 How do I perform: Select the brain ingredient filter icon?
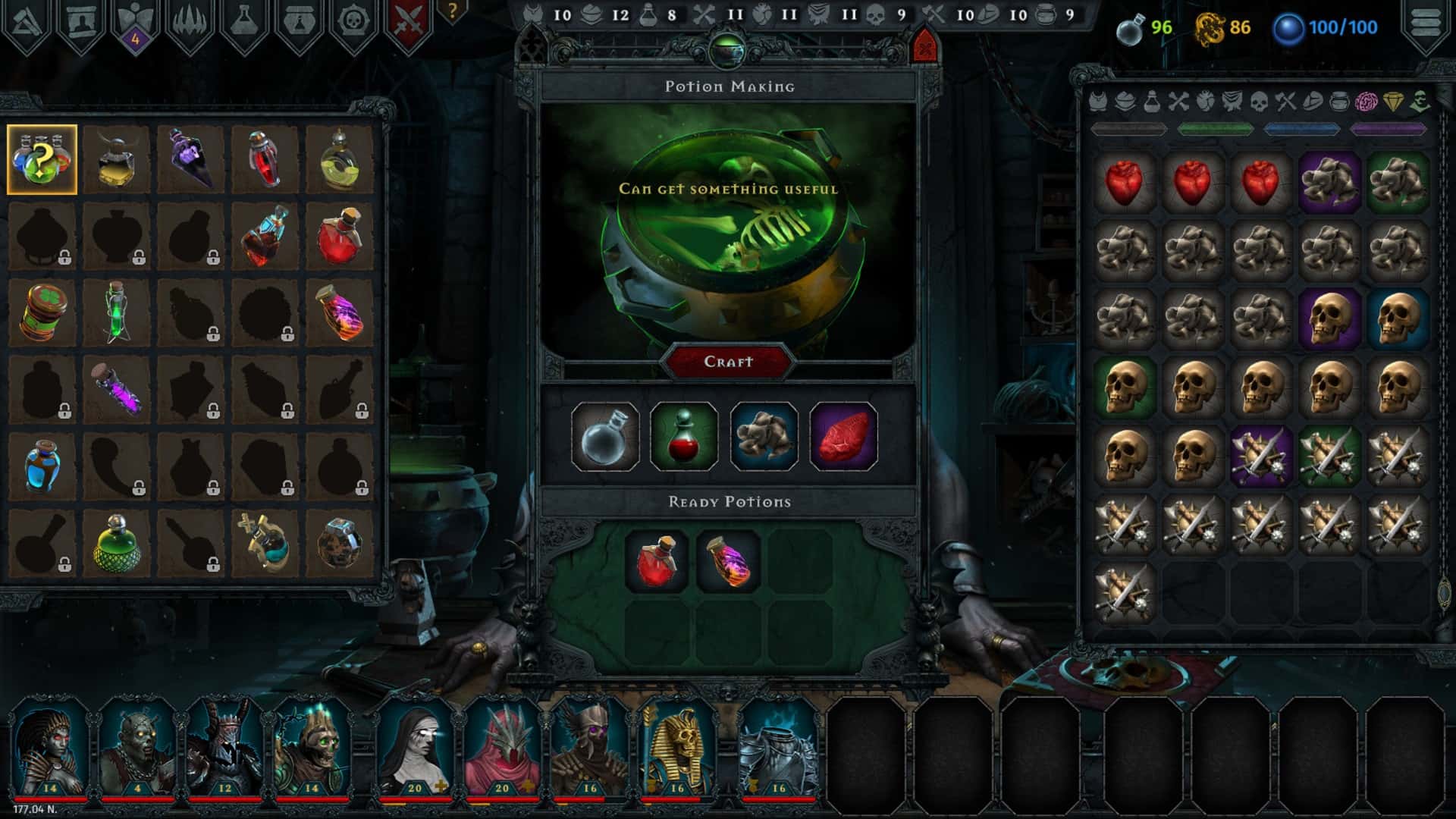(1365, 102)
